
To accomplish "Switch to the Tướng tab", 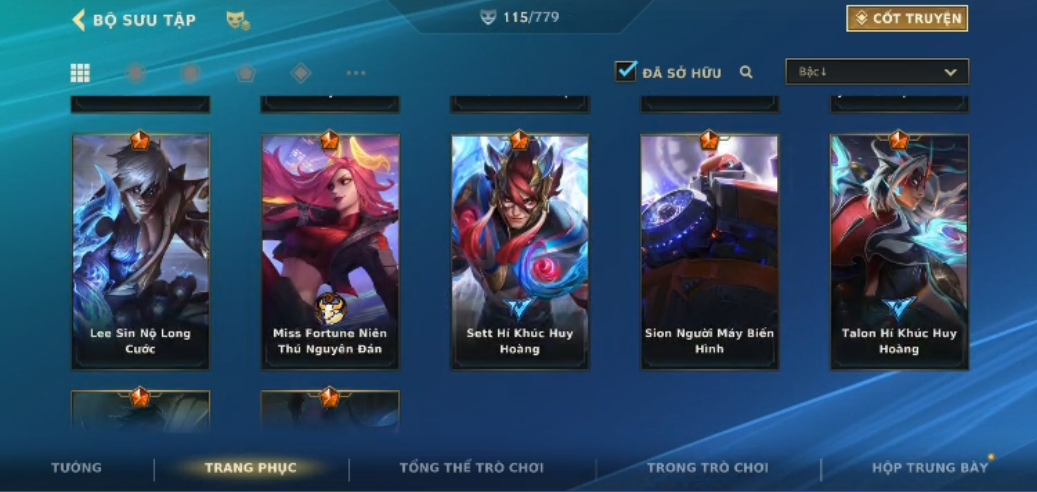I will pyautogui.click(x=77, y=468).
